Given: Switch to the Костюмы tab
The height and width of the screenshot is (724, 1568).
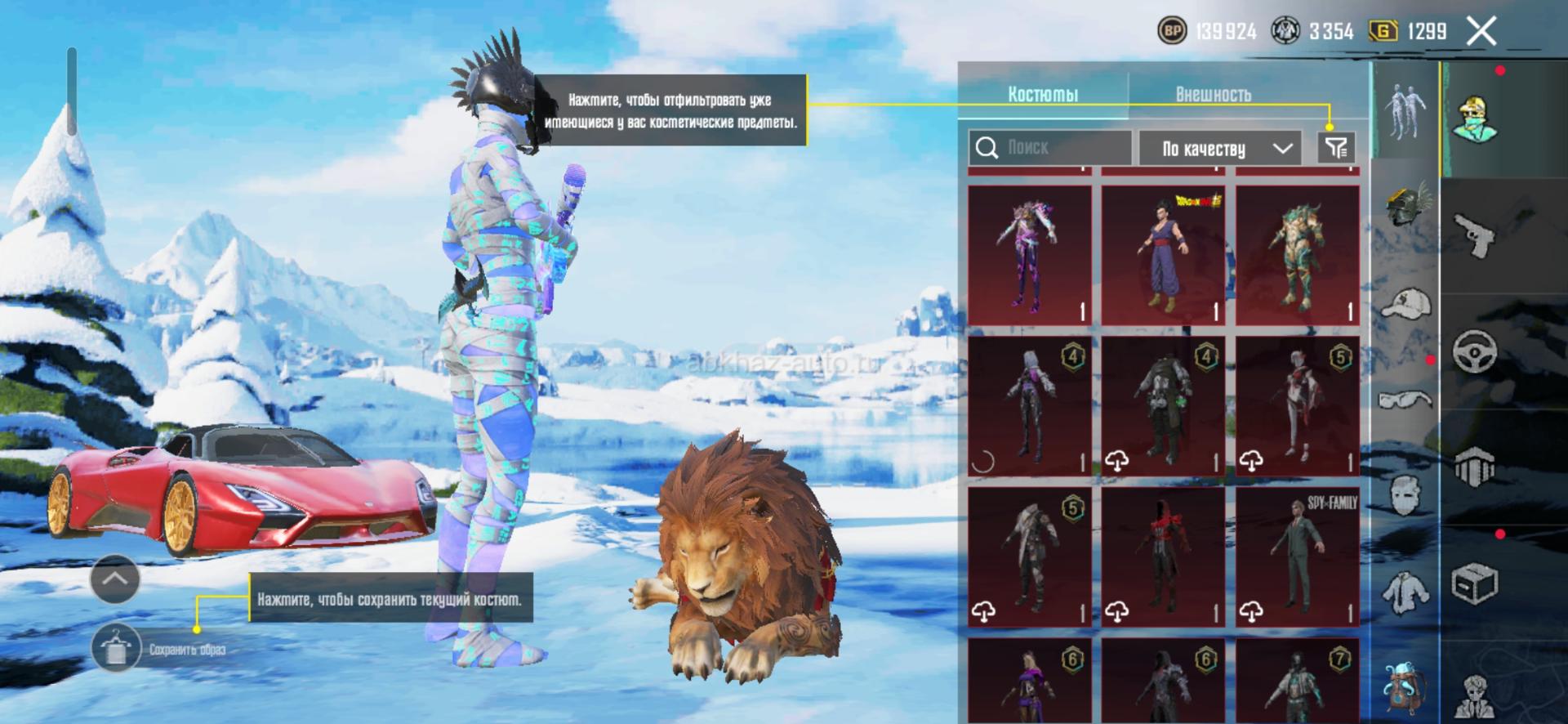Looking at the screenshot, I should coord(1043,95).
